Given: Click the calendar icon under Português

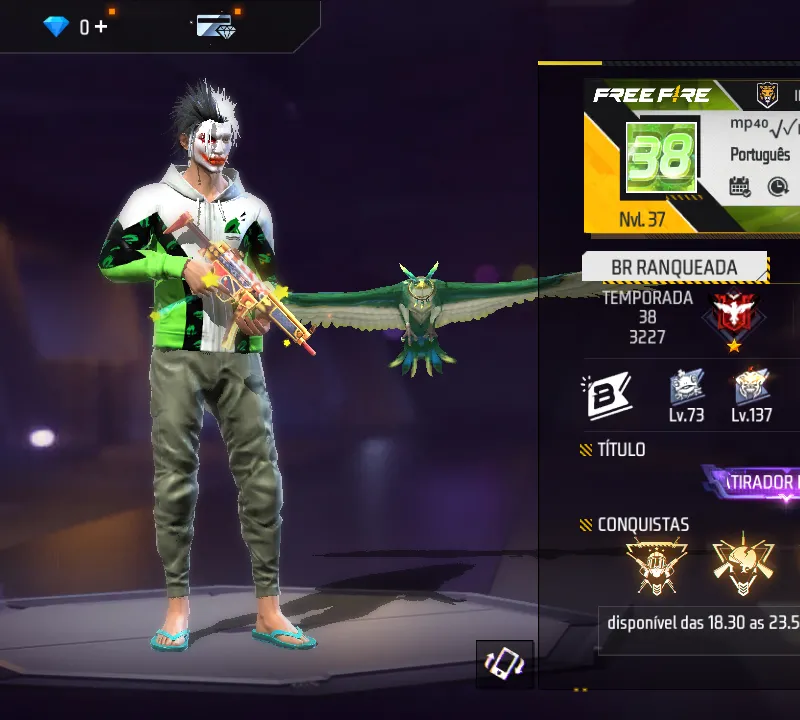Looking at the screenshot, I should point(740,186).
